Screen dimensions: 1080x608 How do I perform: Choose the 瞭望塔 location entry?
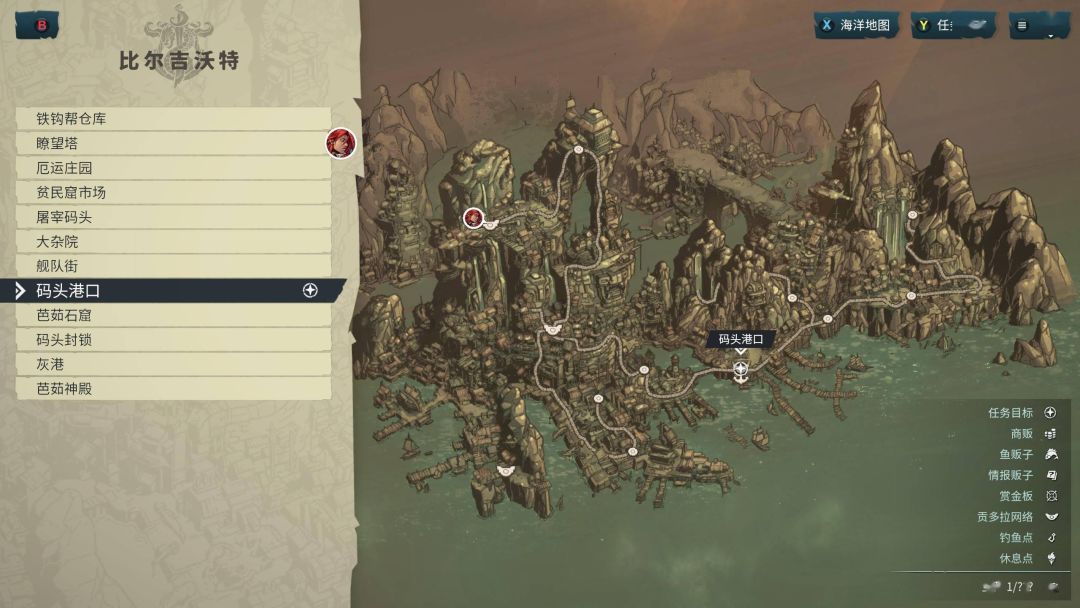172,143
